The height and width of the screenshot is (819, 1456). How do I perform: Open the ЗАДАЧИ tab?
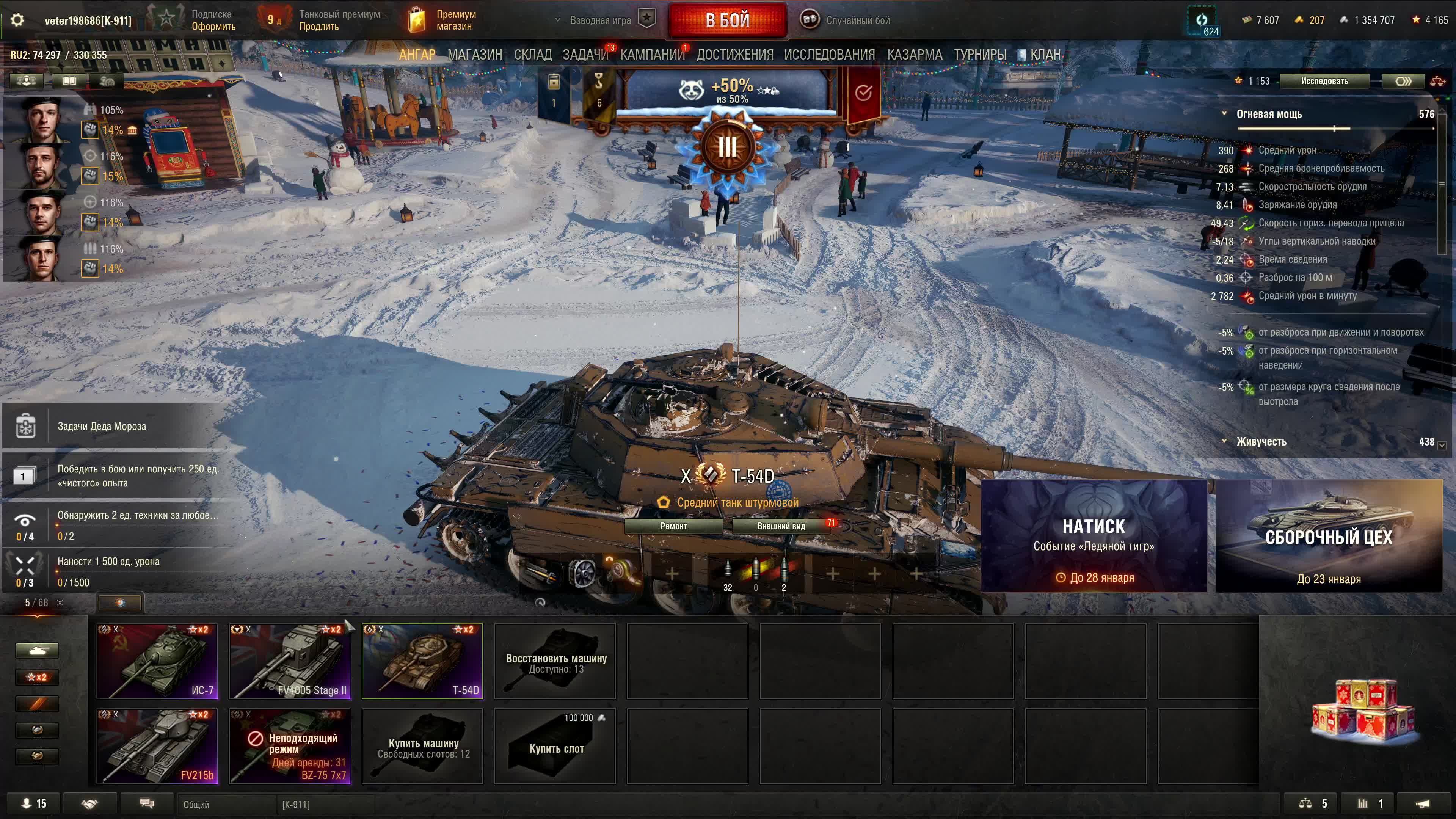coord(584,55)
